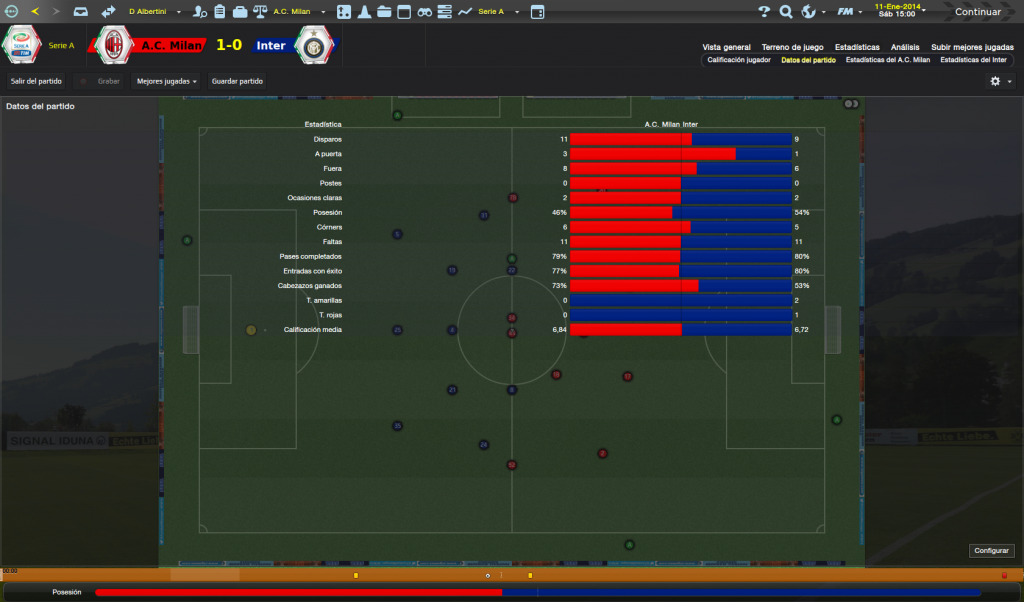The height and width of the screenshot is (602, 1024).
Task: Open the Terreno de juego tab
Action: (792, 47)
